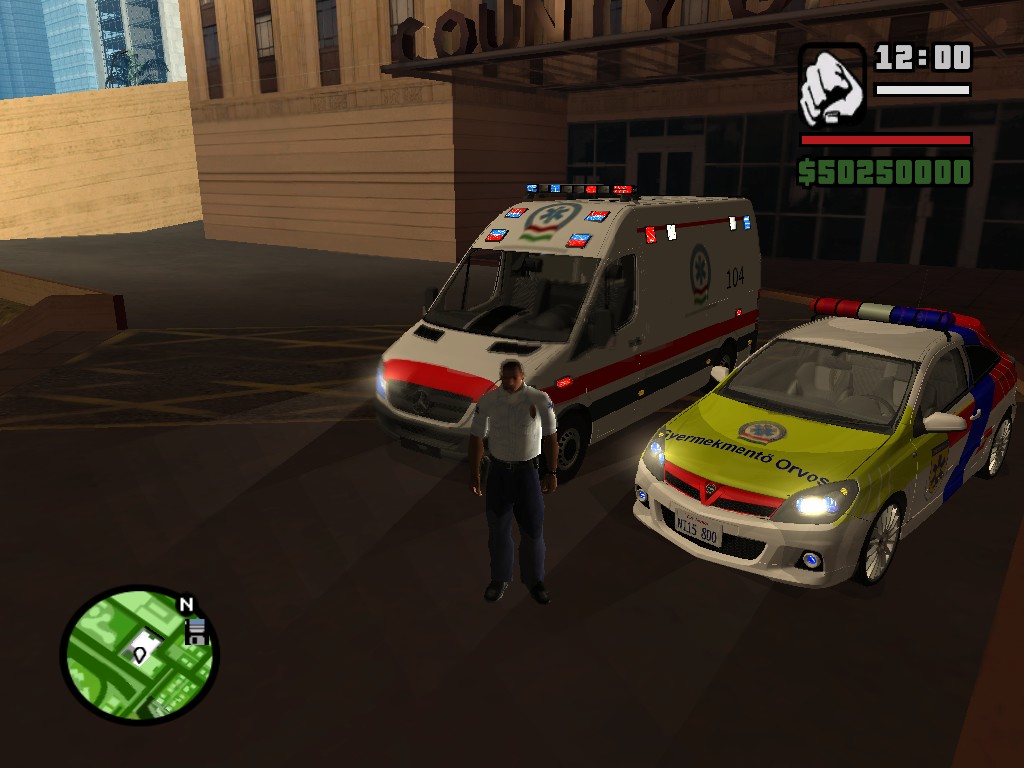The width and height of the screenshot is (1024, 768).
Task: Select the floppy disk save blip
Action: [196, 632]
